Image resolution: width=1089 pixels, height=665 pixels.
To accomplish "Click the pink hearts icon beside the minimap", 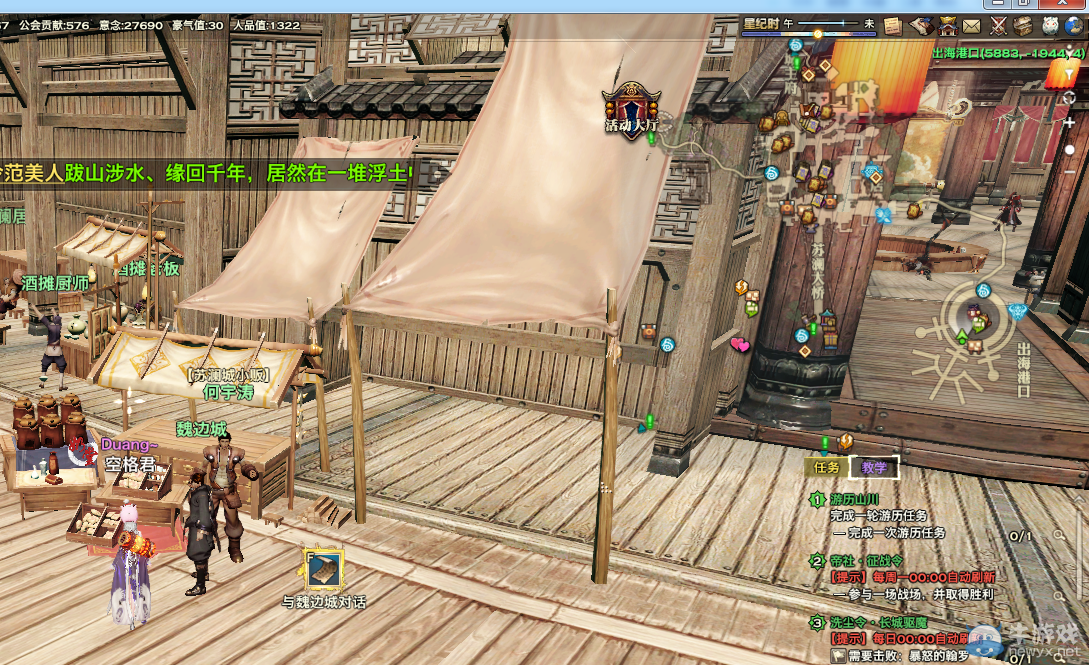I will [740, 345].
